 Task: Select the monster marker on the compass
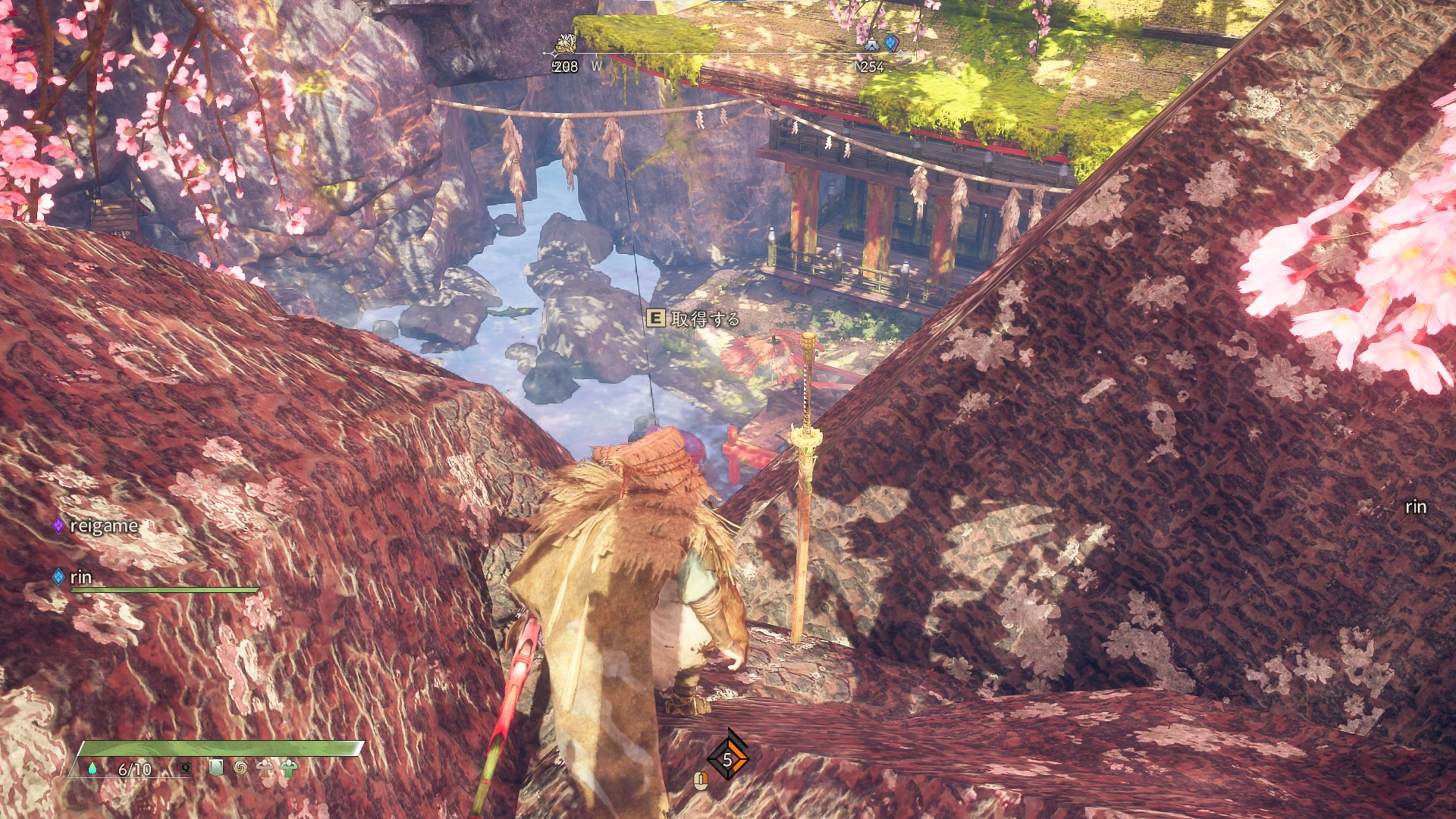point(564,45)
